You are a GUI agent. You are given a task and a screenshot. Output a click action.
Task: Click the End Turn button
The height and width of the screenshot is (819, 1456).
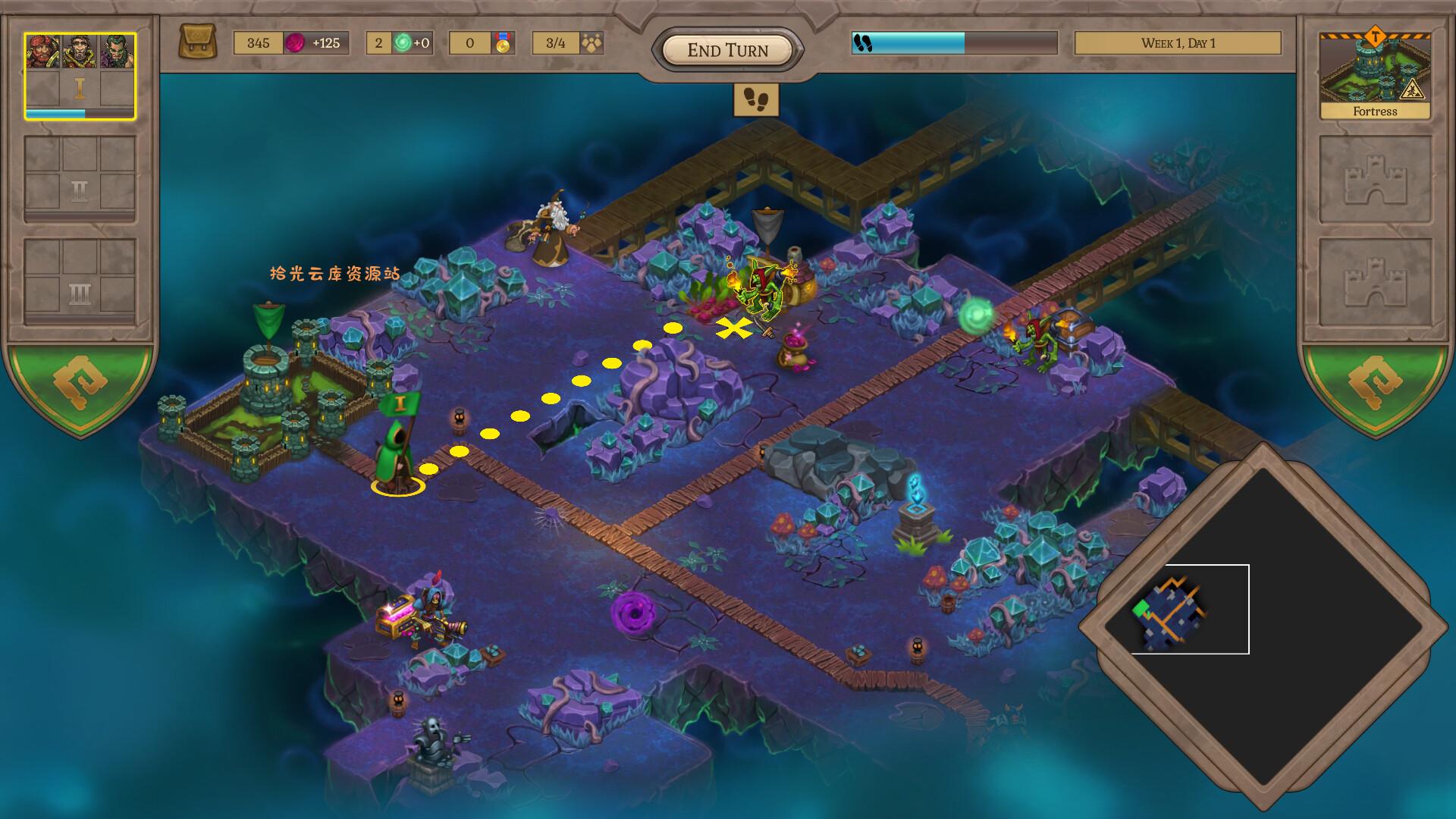pyautogui.click(x=727, y=50)
